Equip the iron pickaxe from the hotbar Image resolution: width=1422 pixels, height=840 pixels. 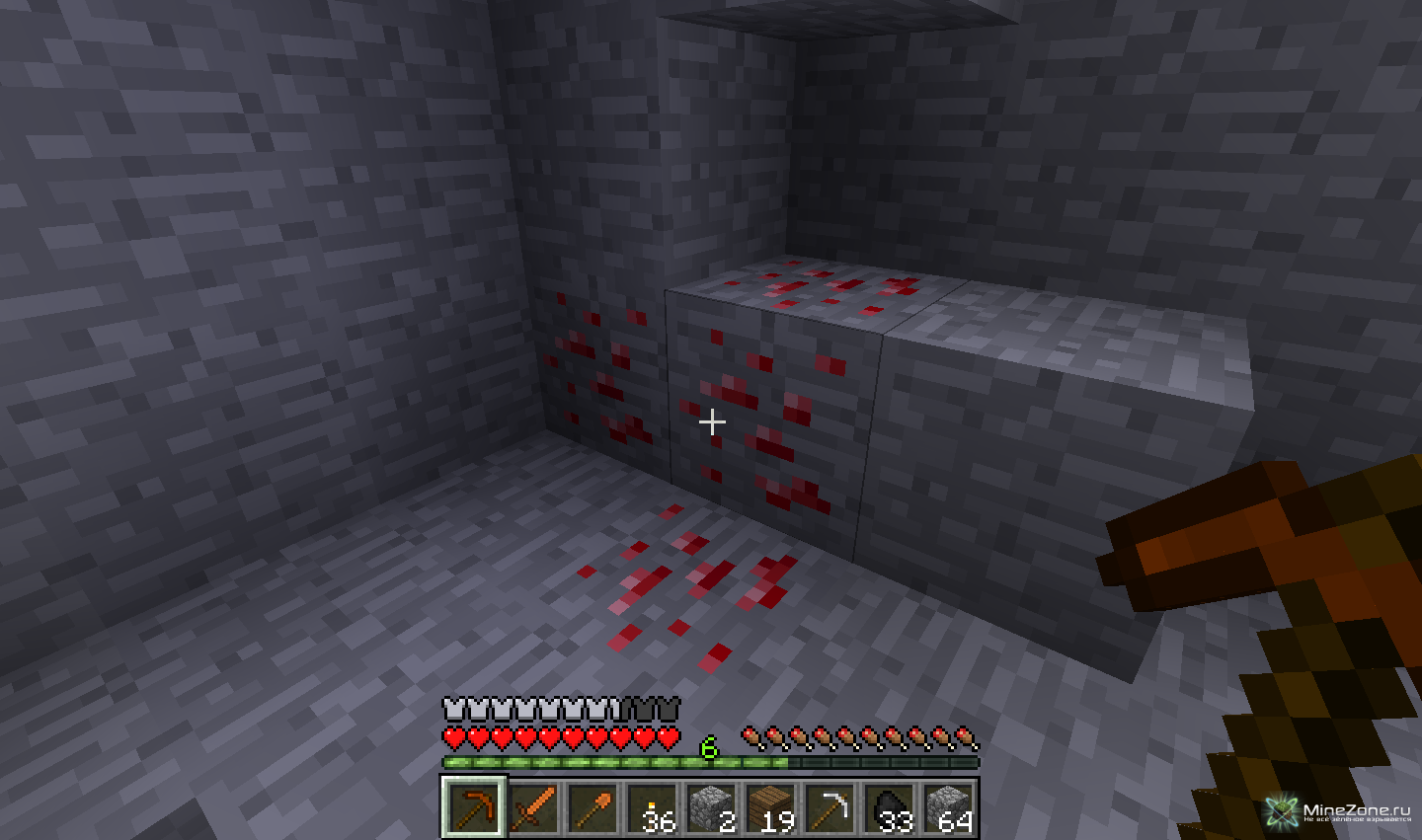829,807
